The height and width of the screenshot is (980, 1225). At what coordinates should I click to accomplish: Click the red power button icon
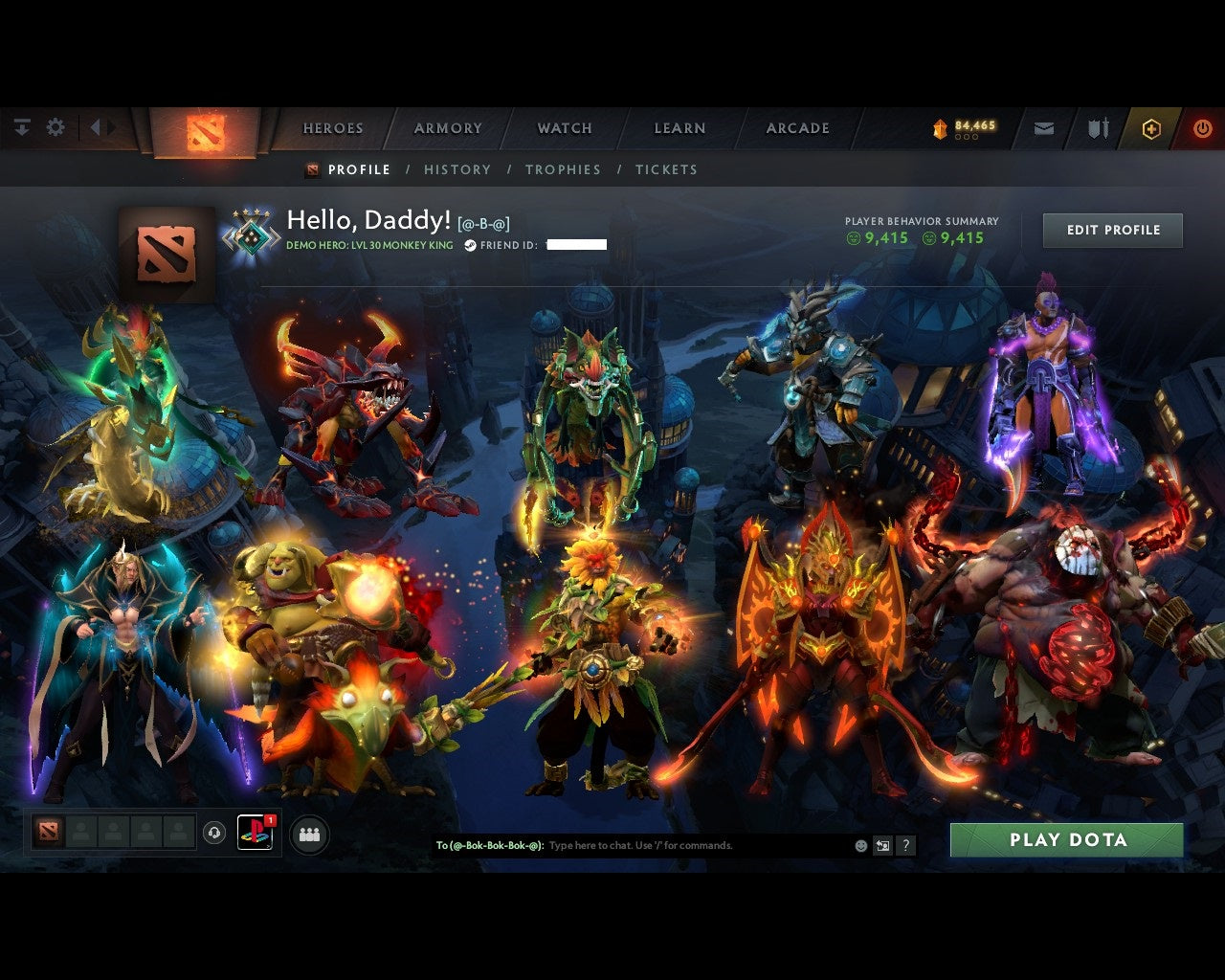click(1203, 127)
